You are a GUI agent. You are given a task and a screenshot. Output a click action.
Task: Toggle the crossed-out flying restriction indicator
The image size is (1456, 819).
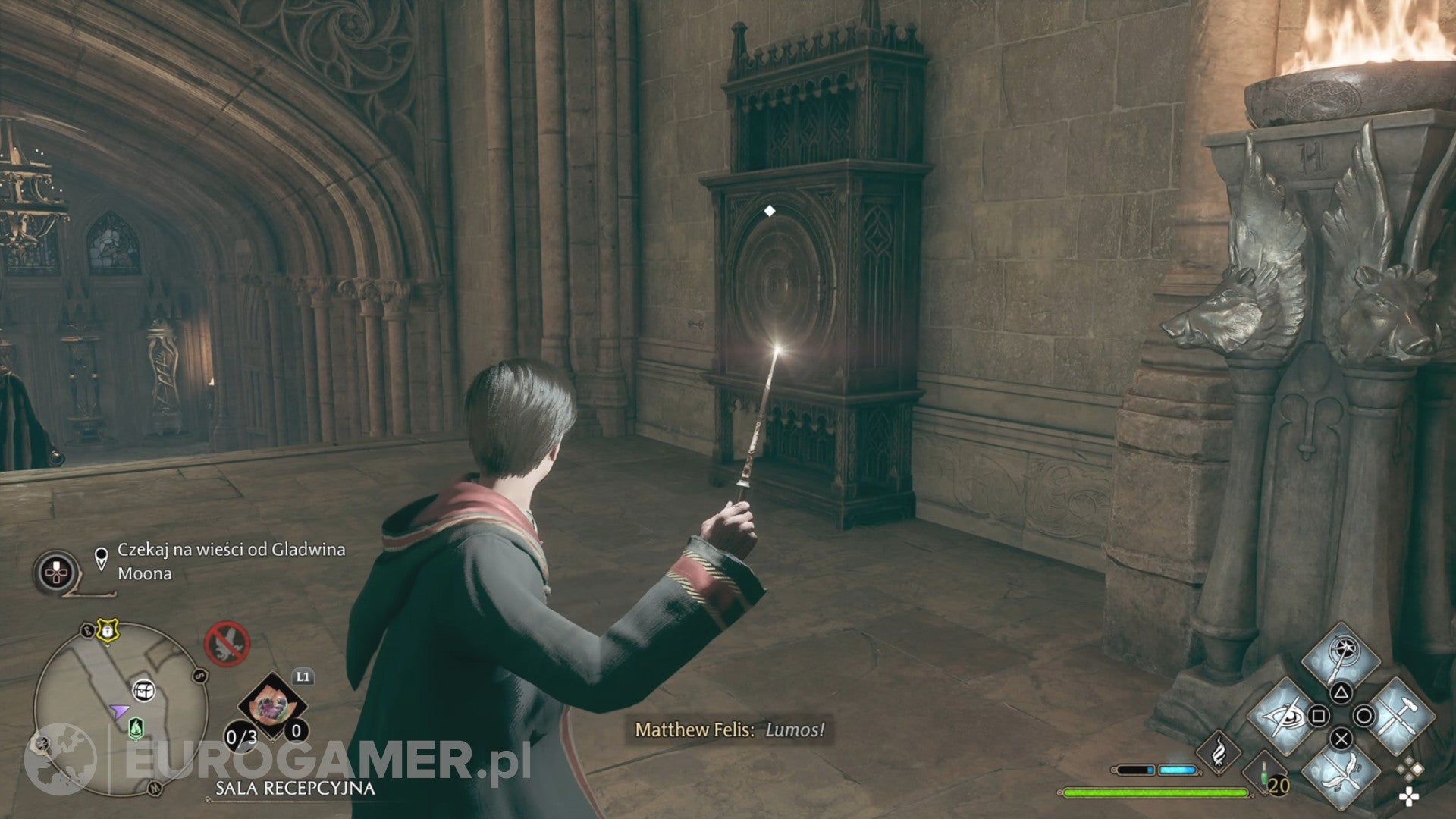coord(227,644)
